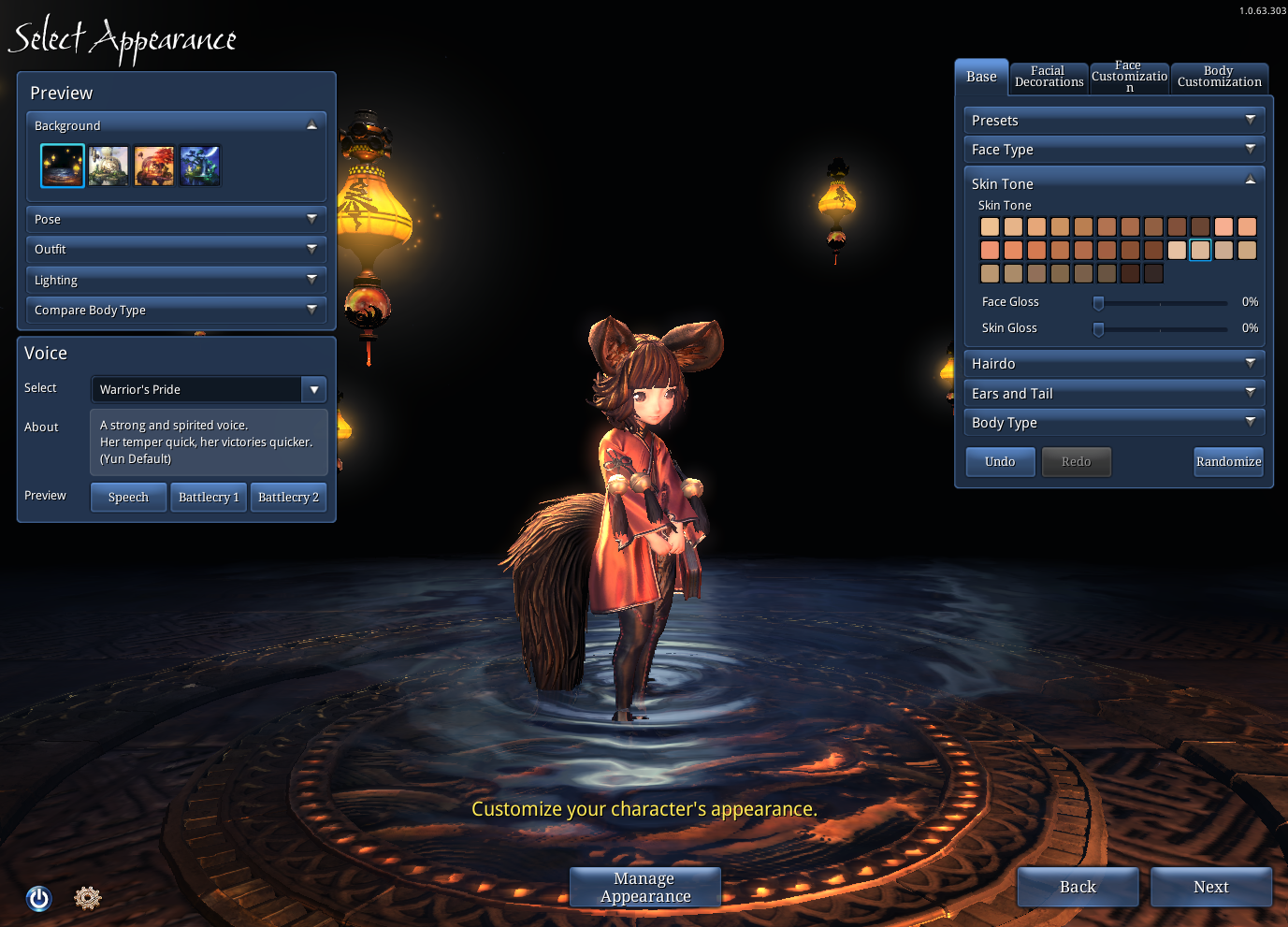Open Manage Appearance
Viewport: 1288px width, 927px height.
pyautogui.click(x=645, y=887)
